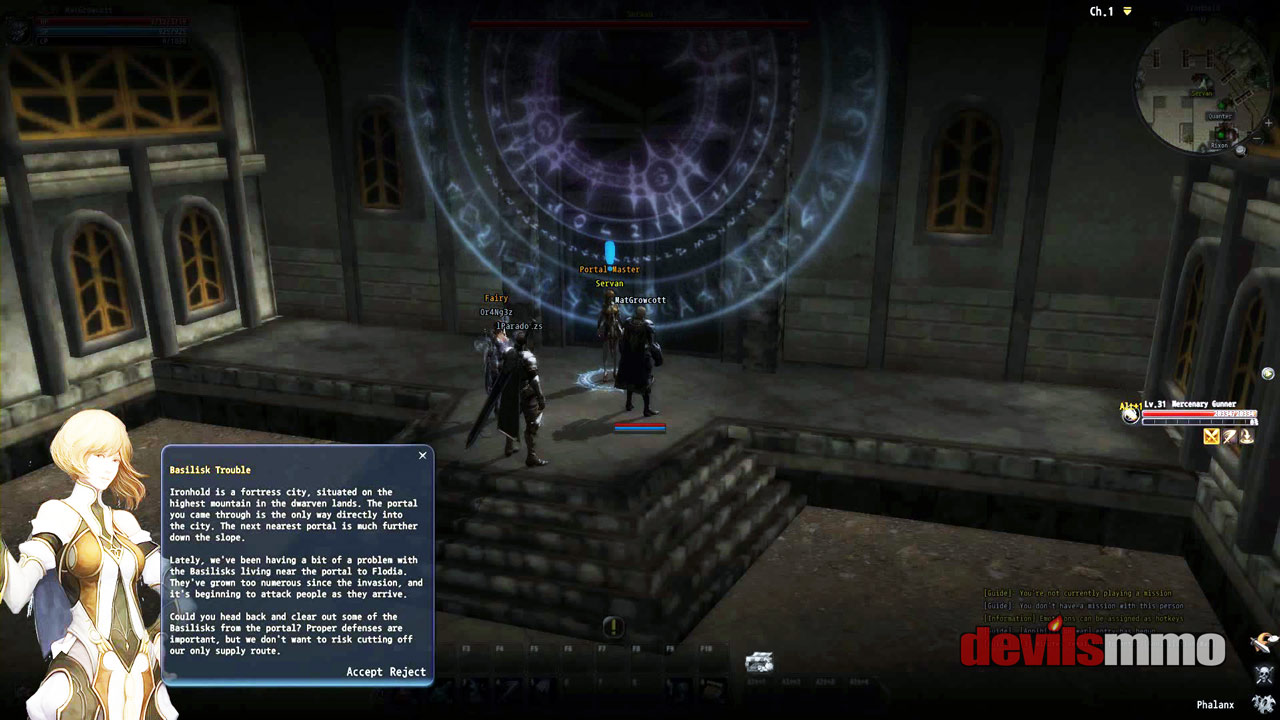Click the mercenary's slash skill icon
This screenshot has width=1280, height=720.
point(1229,436)
